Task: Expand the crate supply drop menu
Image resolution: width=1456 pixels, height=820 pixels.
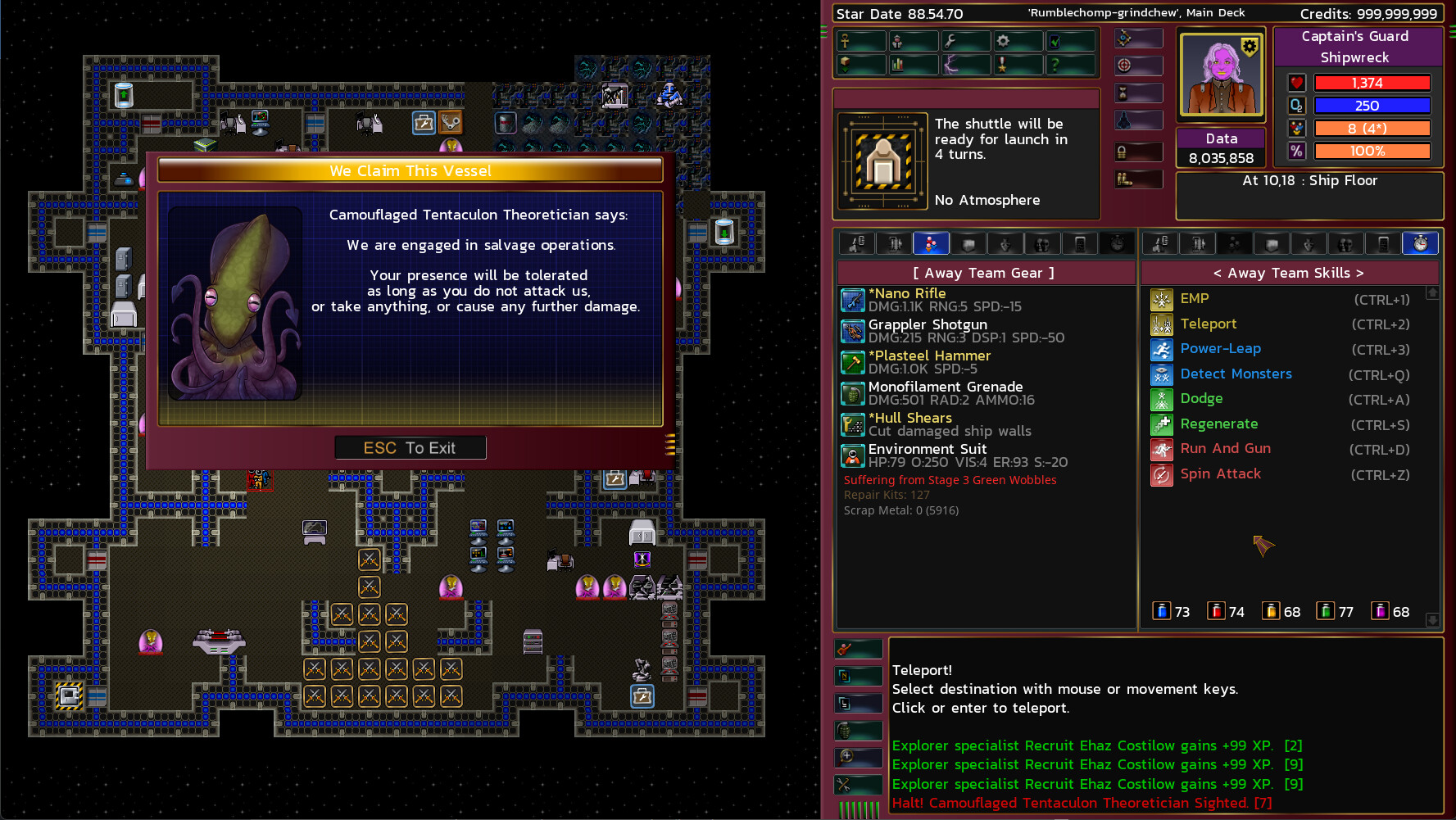Action: [845, 66]
